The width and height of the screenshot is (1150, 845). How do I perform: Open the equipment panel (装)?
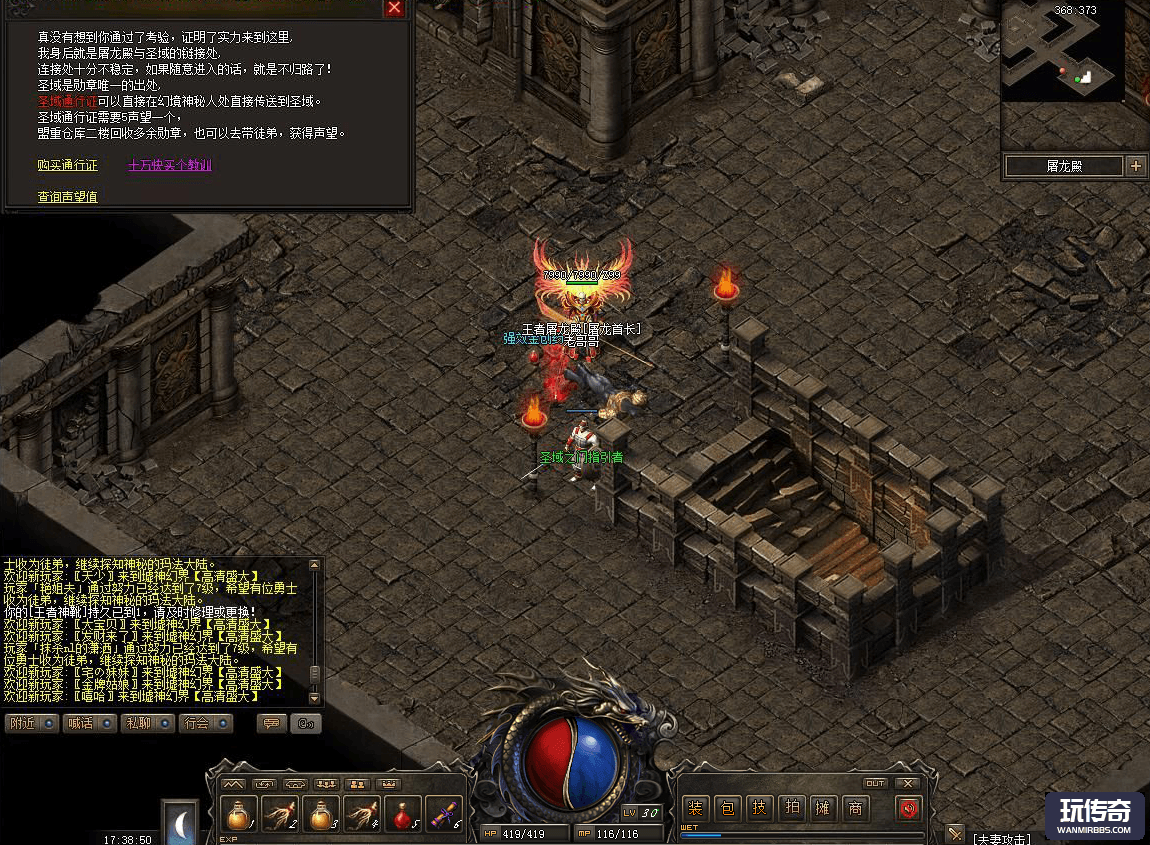pyautogui.click(x=695, y=808)
